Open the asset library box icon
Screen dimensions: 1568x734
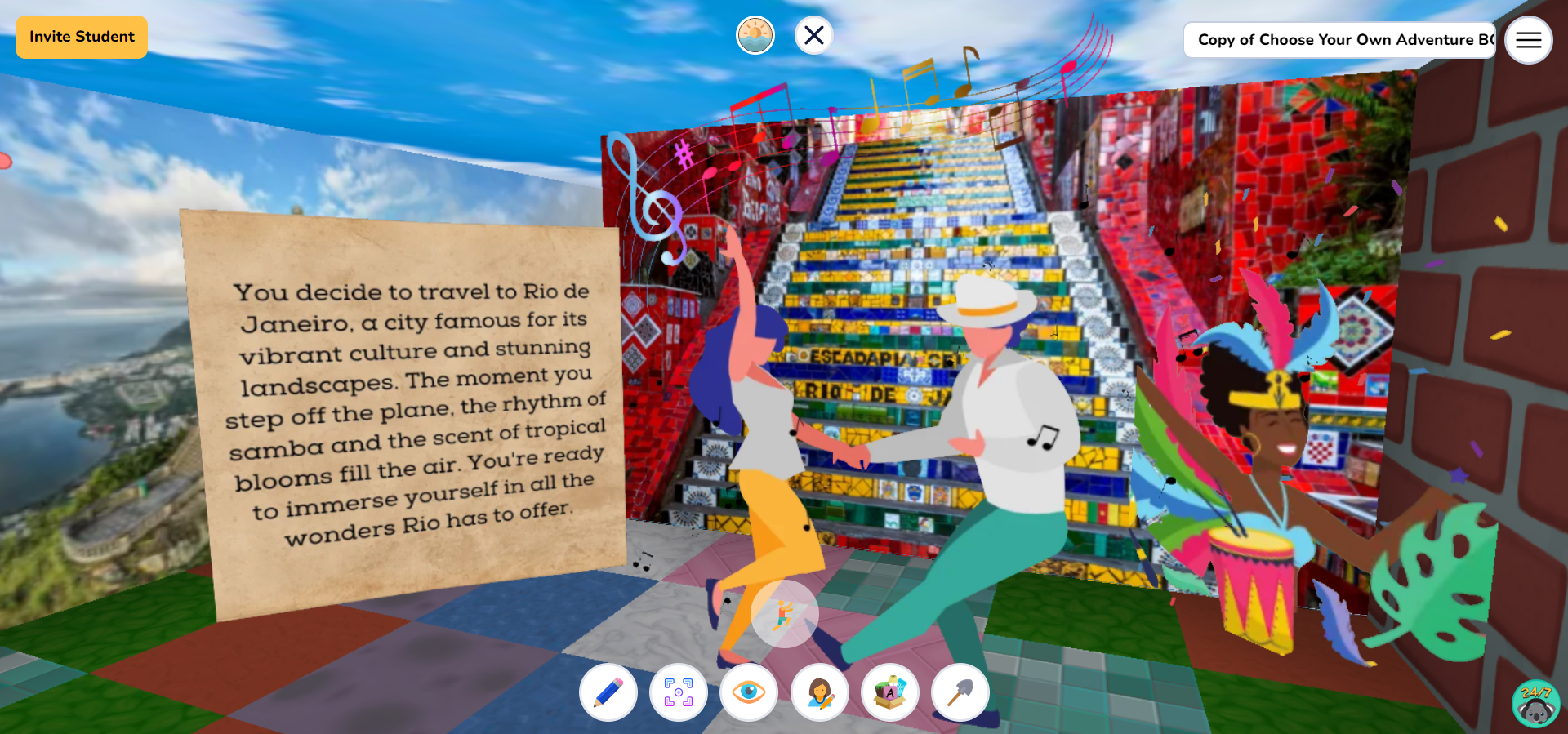890,692
